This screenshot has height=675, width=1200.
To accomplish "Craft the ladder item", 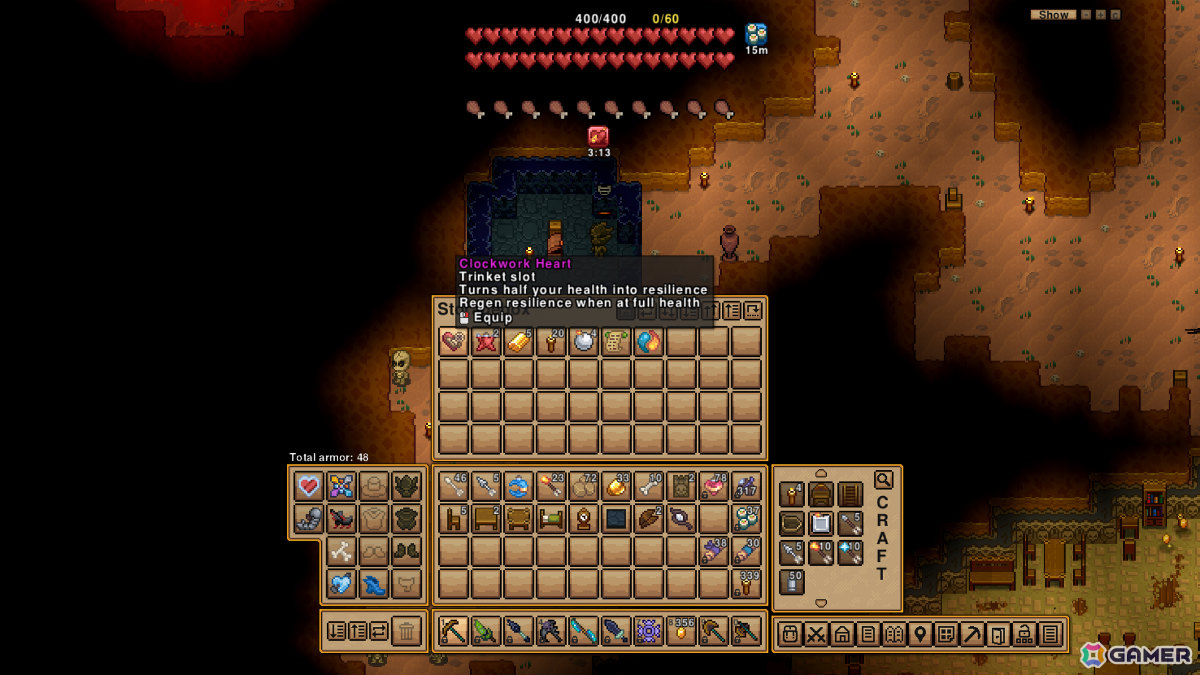I will point(850,495).
